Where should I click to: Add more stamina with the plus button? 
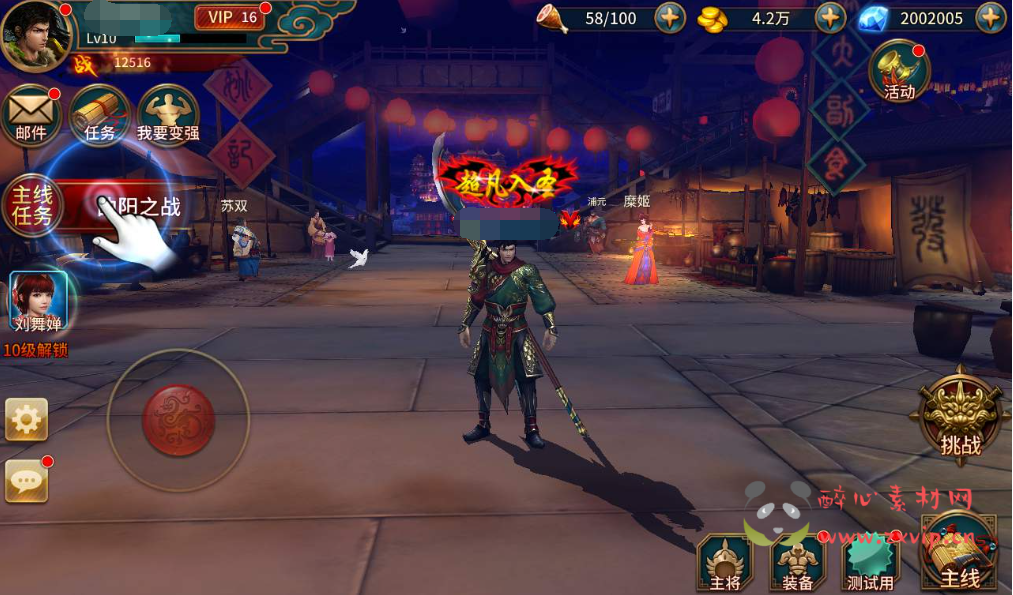pos(669,17)
